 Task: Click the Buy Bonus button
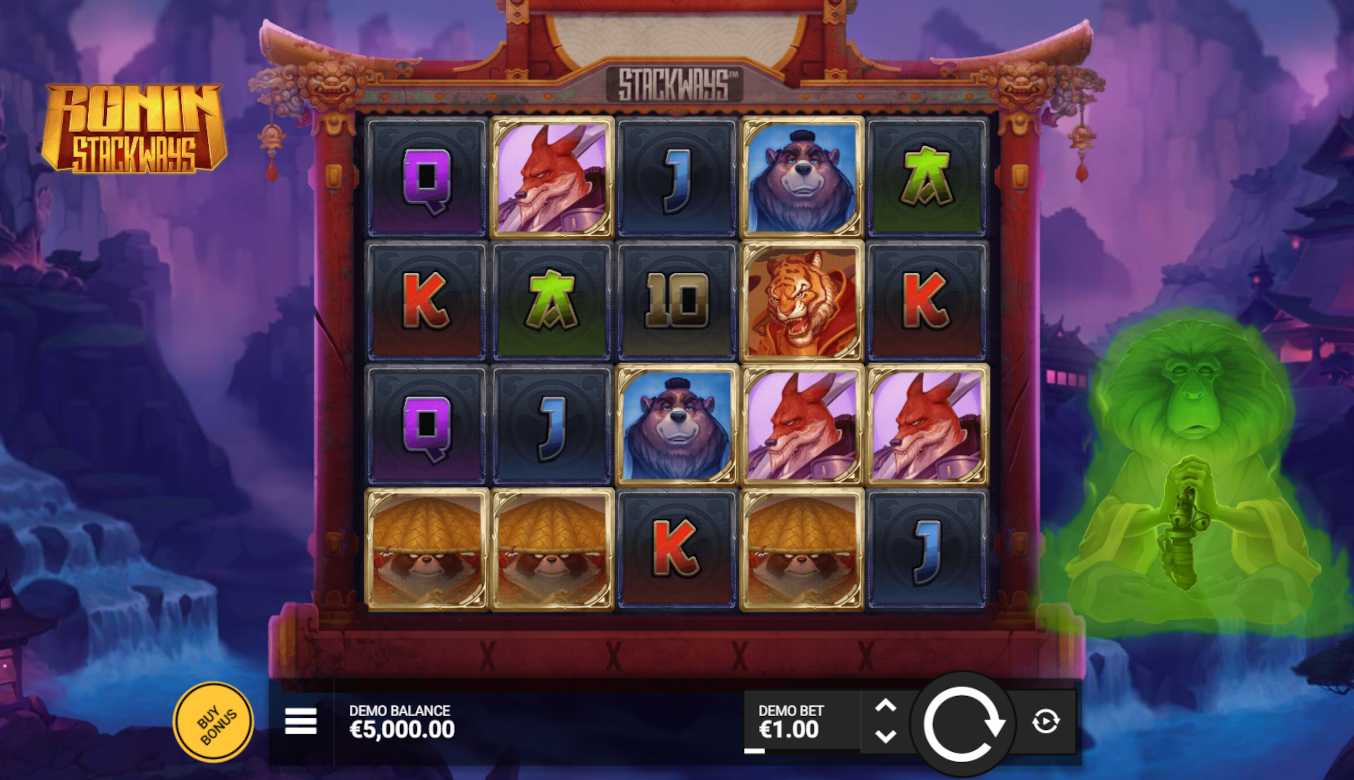[x=213, y=721]
